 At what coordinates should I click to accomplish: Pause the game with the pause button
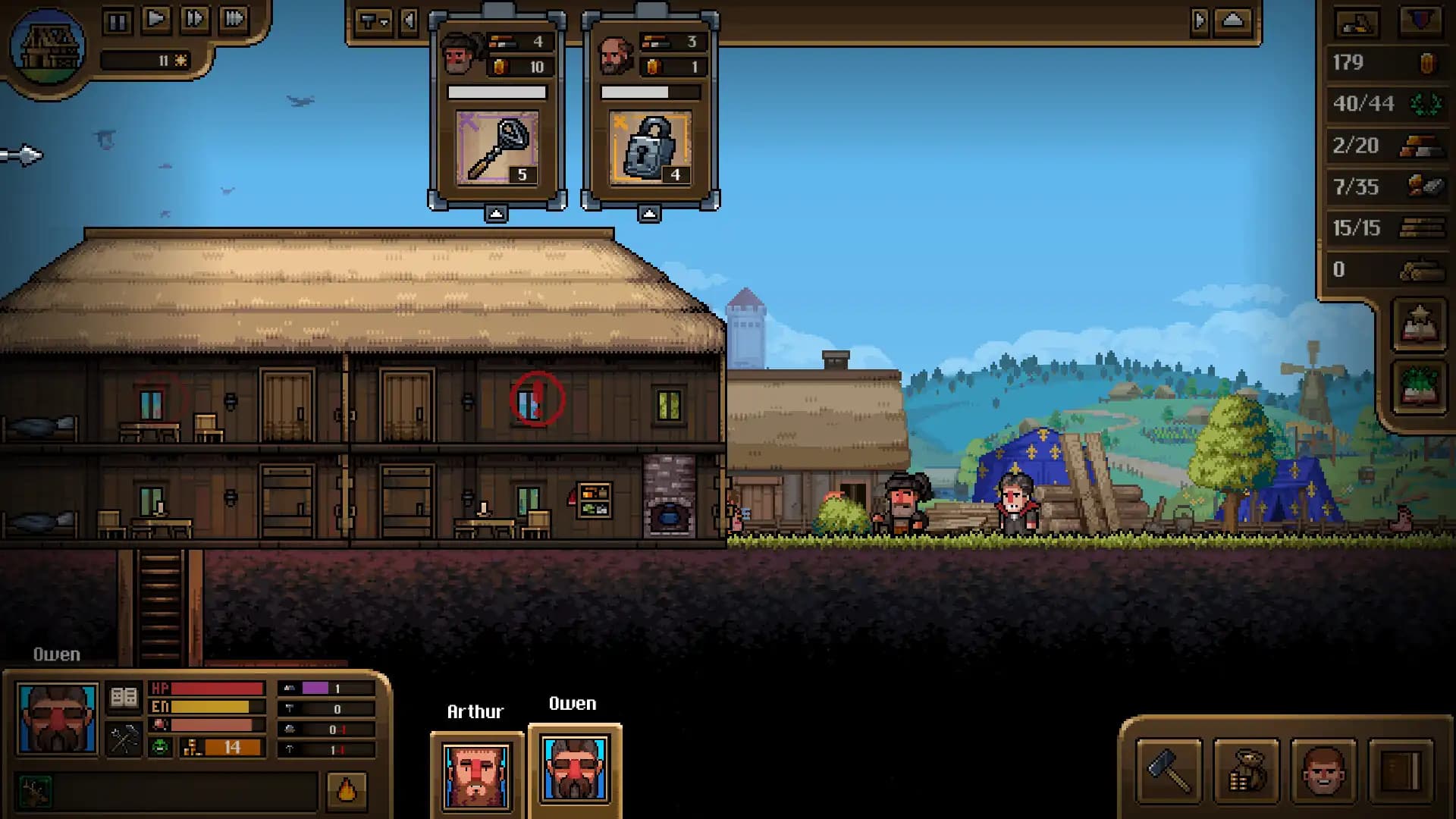(x=118, y=20)
